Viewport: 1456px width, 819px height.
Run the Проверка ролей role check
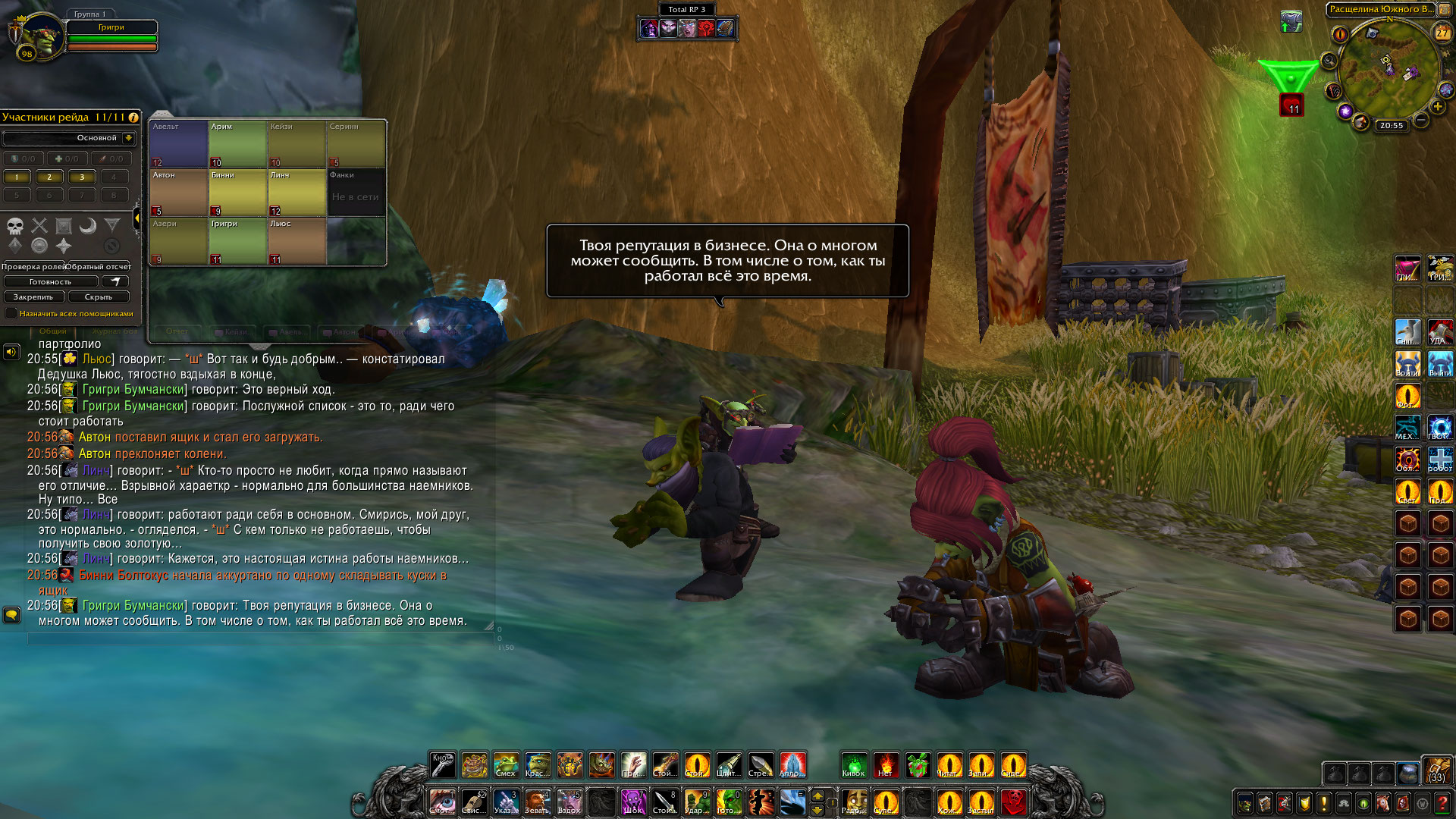coord(33,267)
